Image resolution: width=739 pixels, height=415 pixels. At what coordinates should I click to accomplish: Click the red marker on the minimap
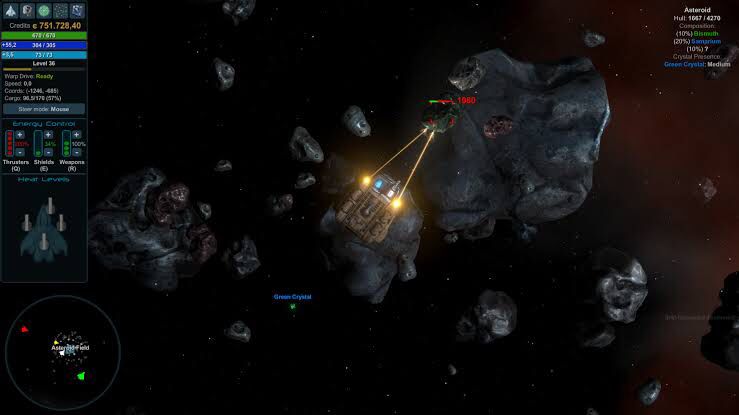coord(24,329)
